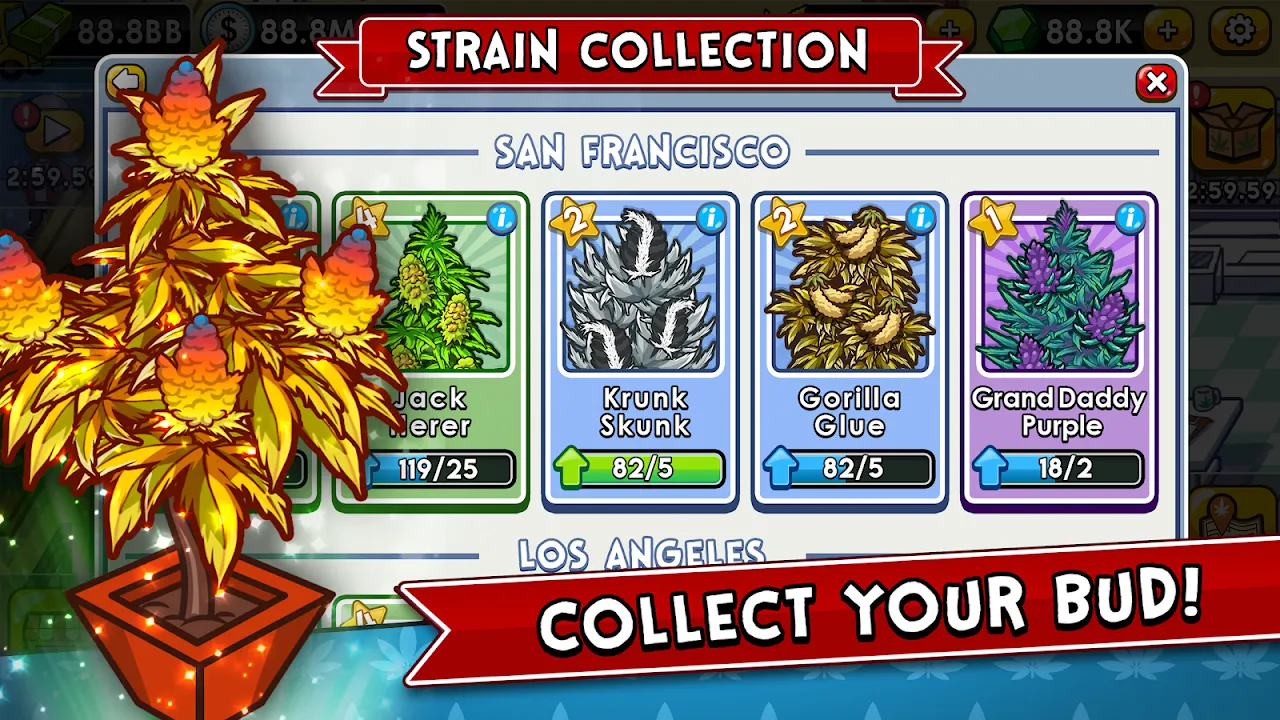
Task: Tap the green upgrade arrow on Gorilla Glue
Action: (x=784, y=467)
